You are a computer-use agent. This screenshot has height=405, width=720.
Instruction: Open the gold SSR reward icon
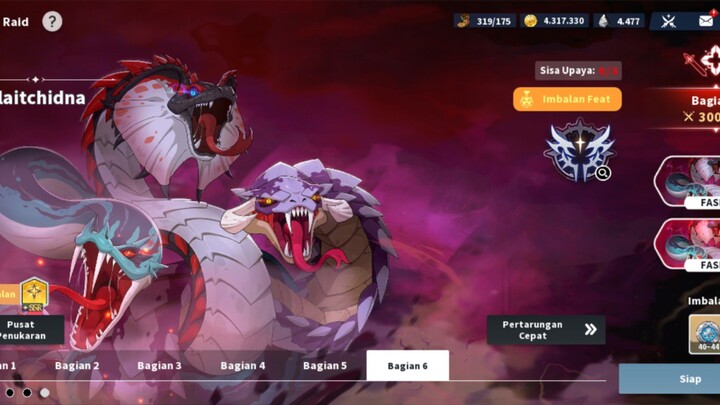coord(35,294)
